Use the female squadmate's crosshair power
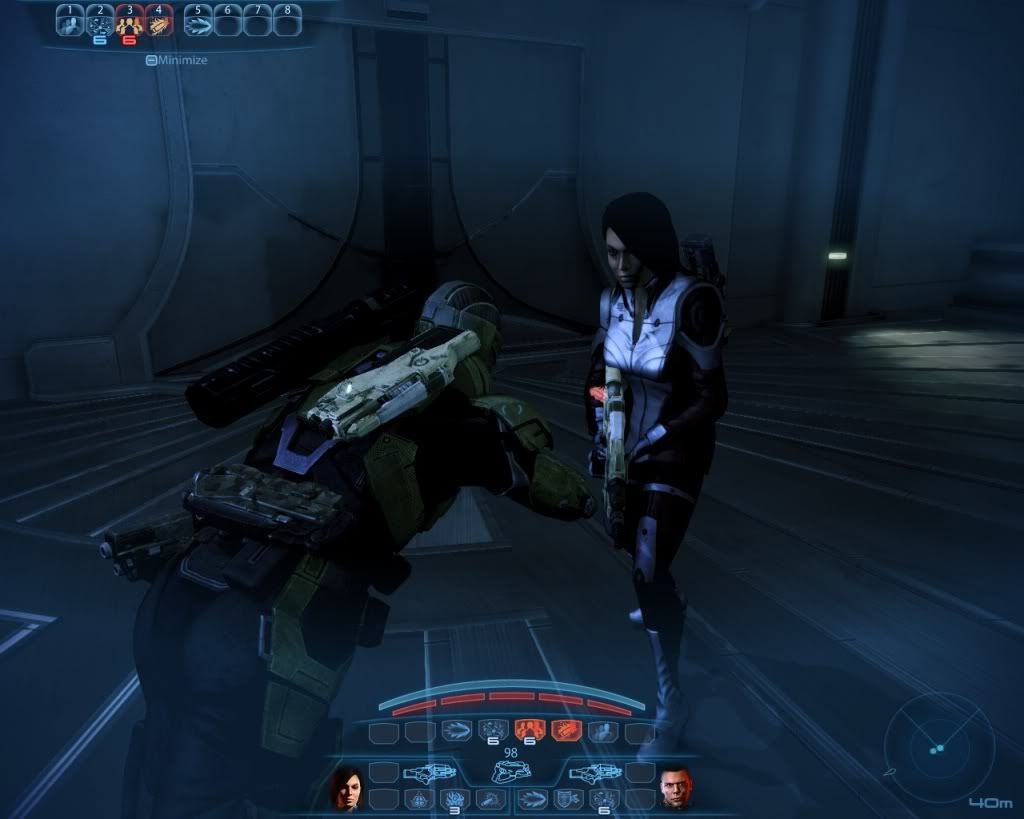Image resolution: width=1024 pixels, height=819 pixels. click(419, 799)
